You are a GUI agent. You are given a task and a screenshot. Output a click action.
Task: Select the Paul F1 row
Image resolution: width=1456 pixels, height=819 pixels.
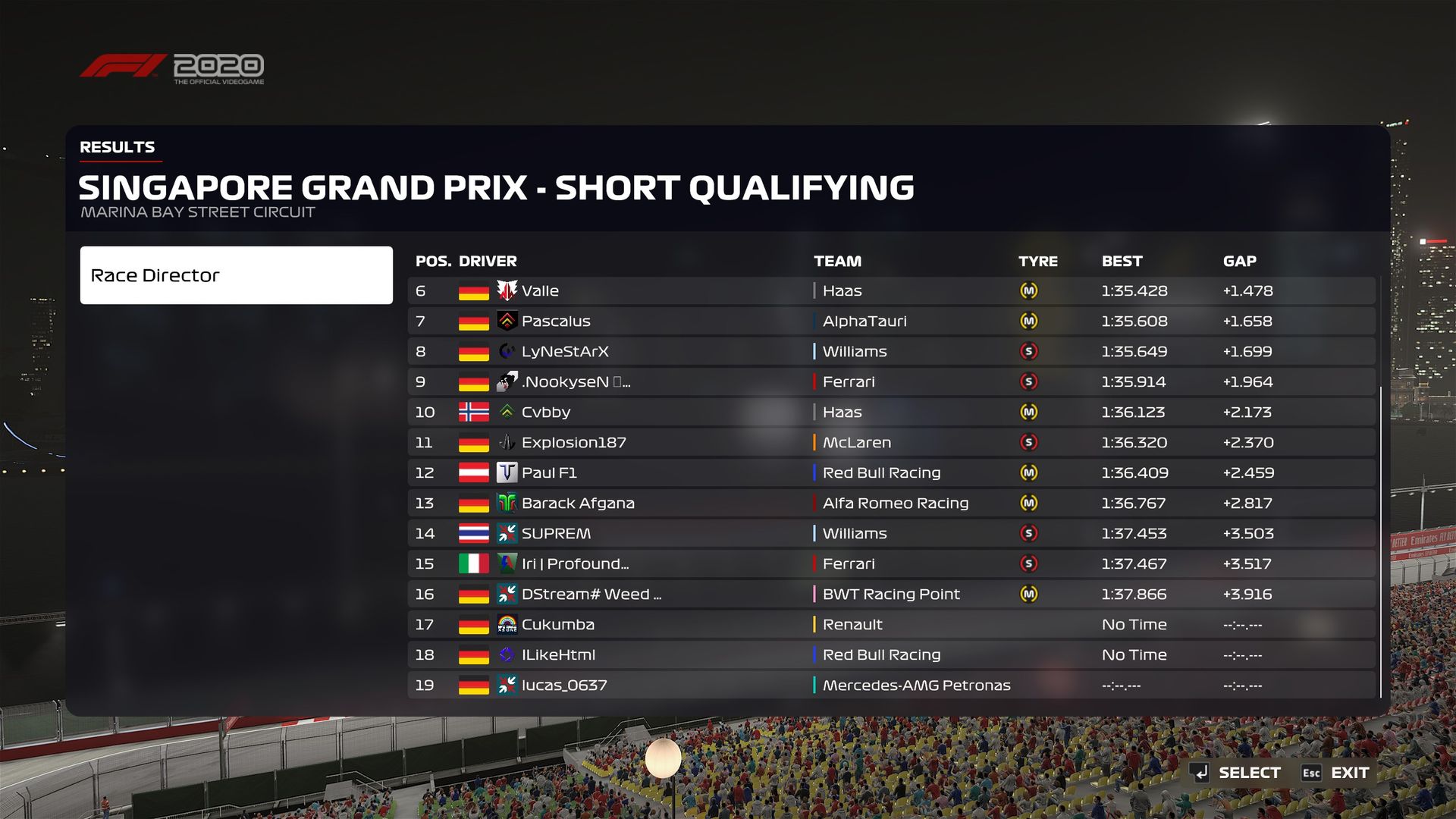tap(890, 473)
